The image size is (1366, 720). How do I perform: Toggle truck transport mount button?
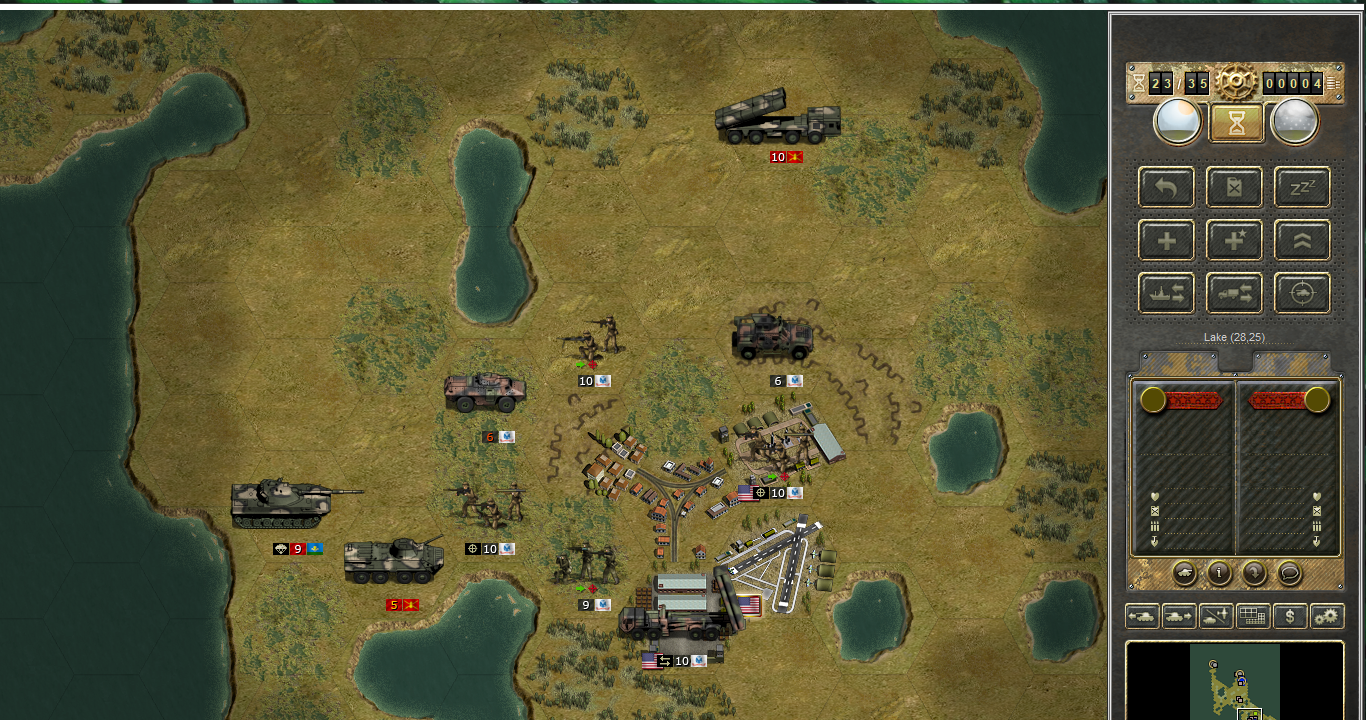pos(1234,293)
